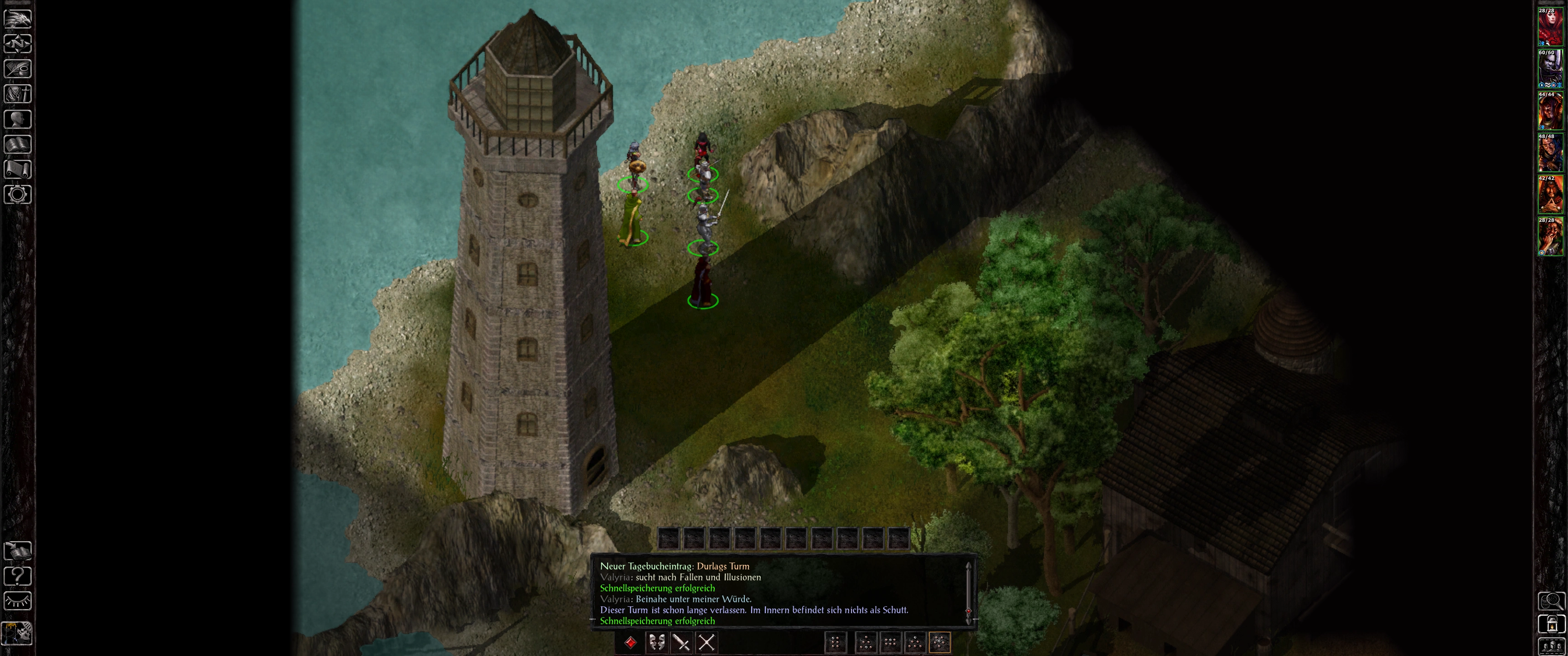Viewport: 1568px width, 656px height.
Task: Choose the sword attack action
Action: (681, 643)
